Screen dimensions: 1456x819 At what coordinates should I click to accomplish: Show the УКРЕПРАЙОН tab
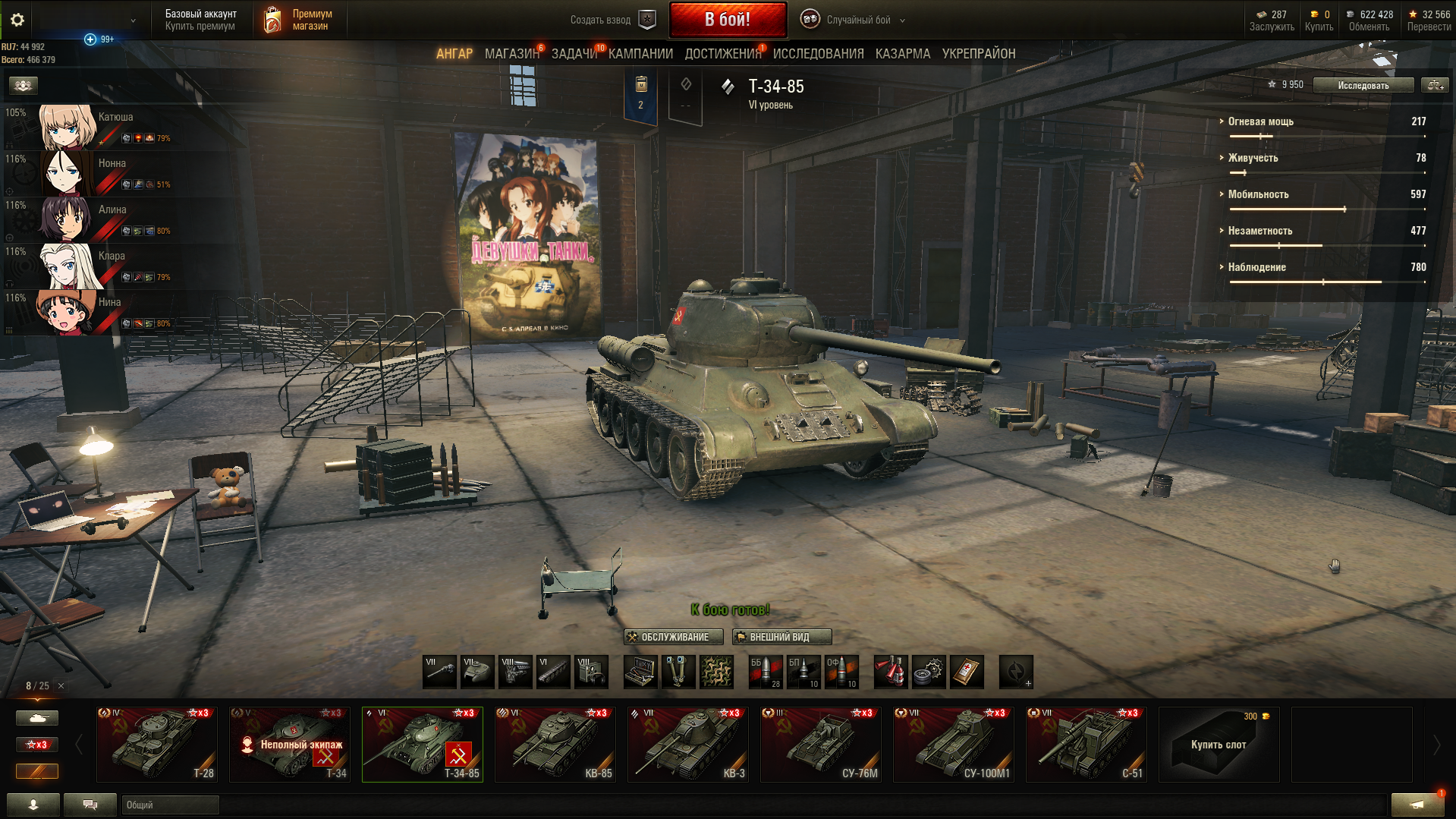tap(978, 54)
